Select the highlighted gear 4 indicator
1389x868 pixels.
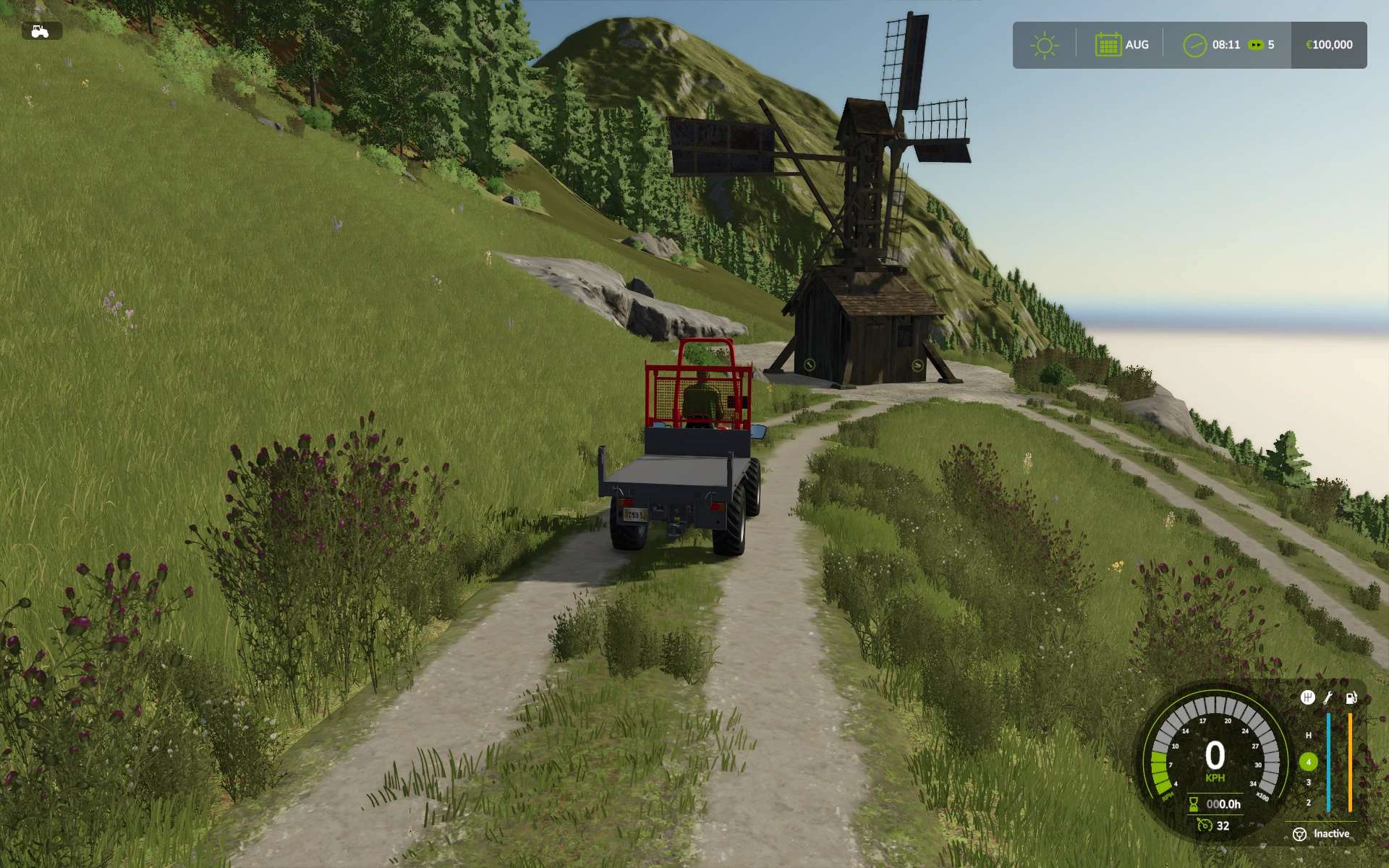[1308, 762]
